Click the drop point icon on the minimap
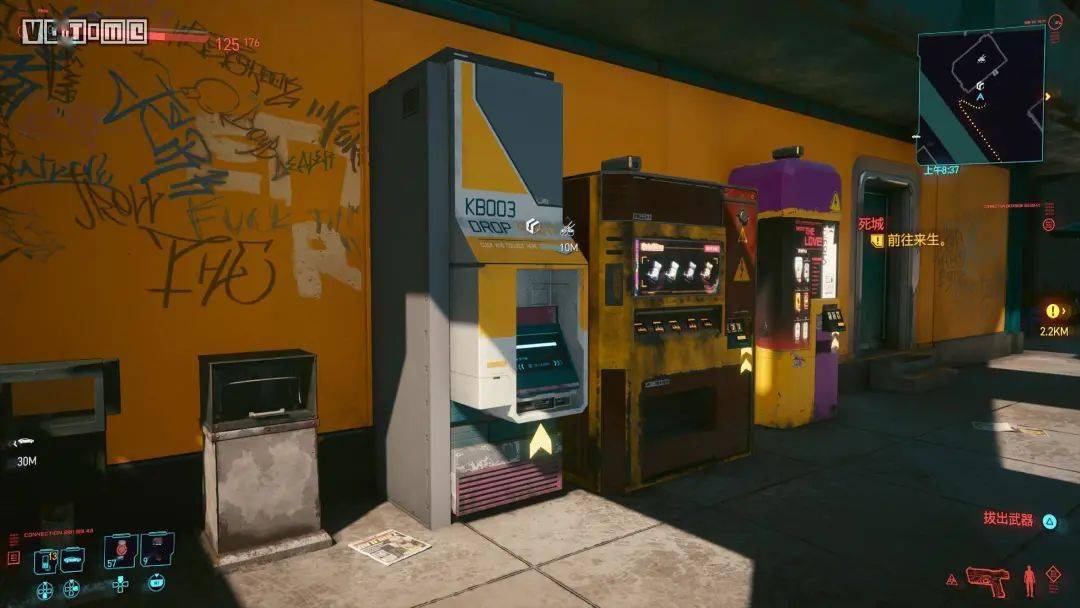 tap(982, 85)
